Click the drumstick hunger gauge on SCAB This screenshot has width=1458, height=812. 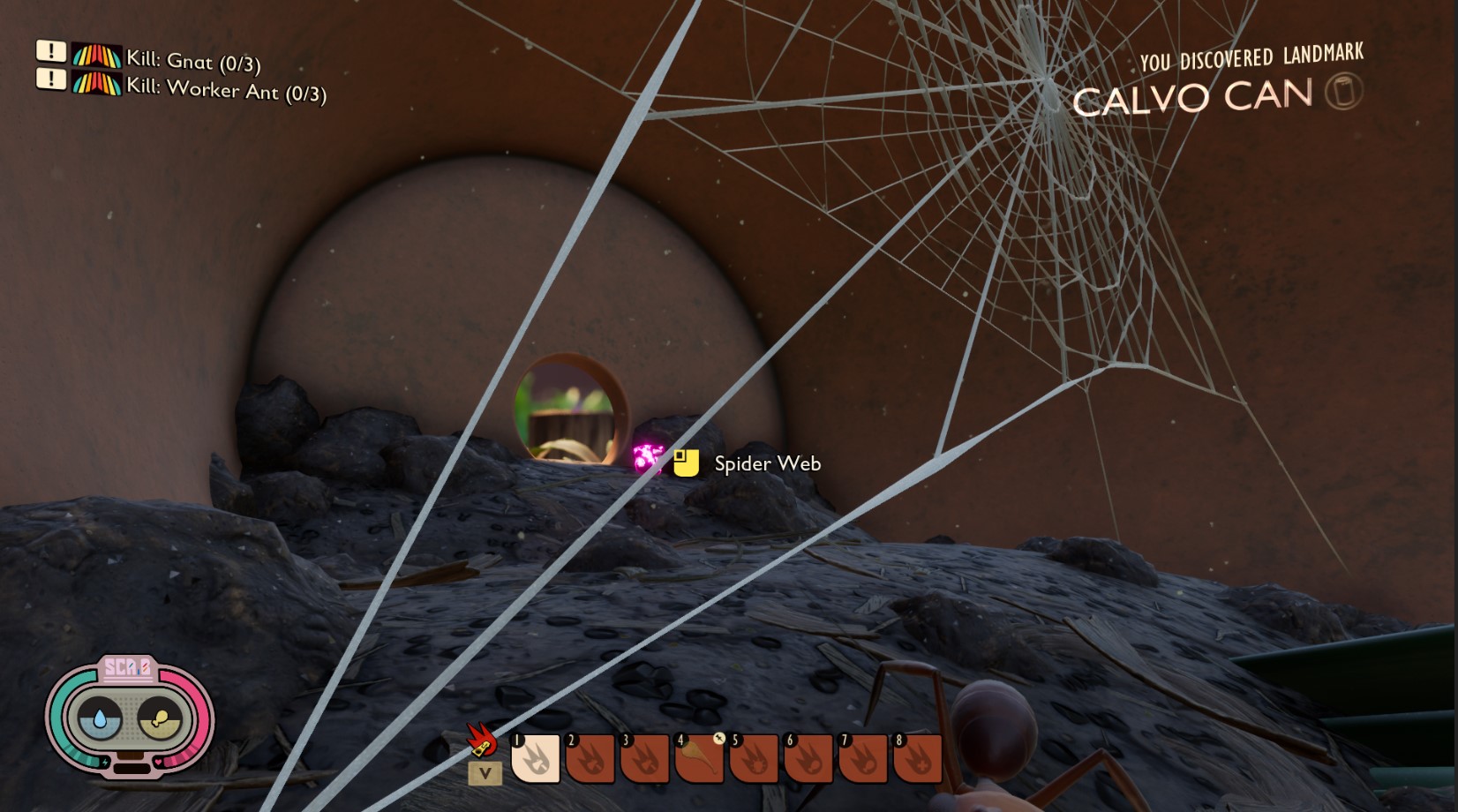tap(161, 717)
